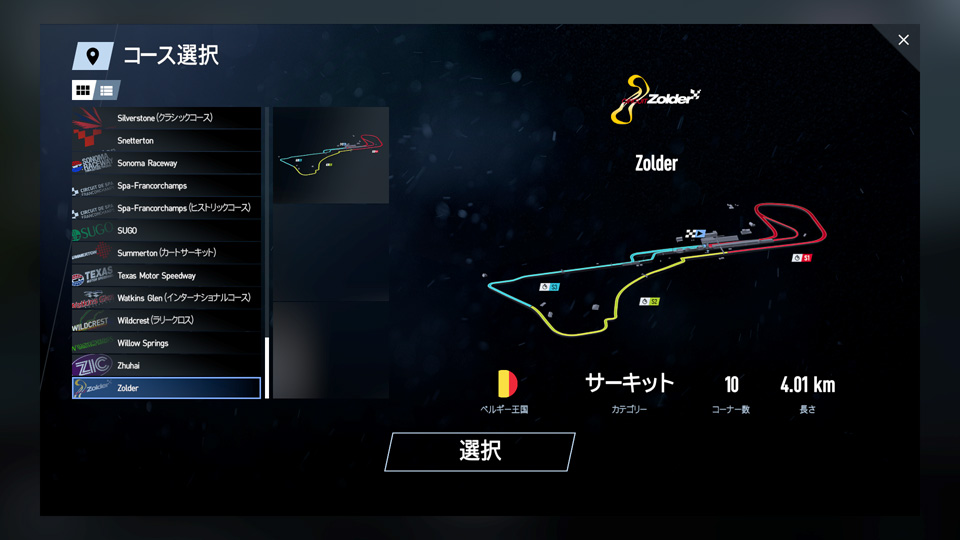
Task: Pick Sonoma Raceway from the list
Action: 166,163
